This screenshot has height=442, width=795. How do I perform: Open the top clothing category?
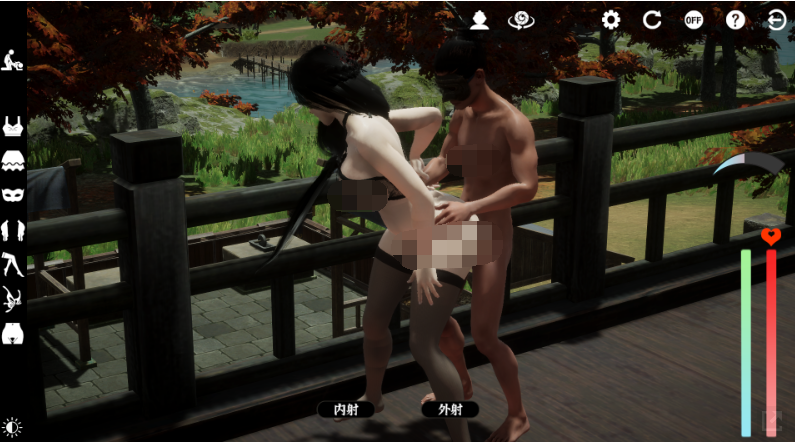13,127
